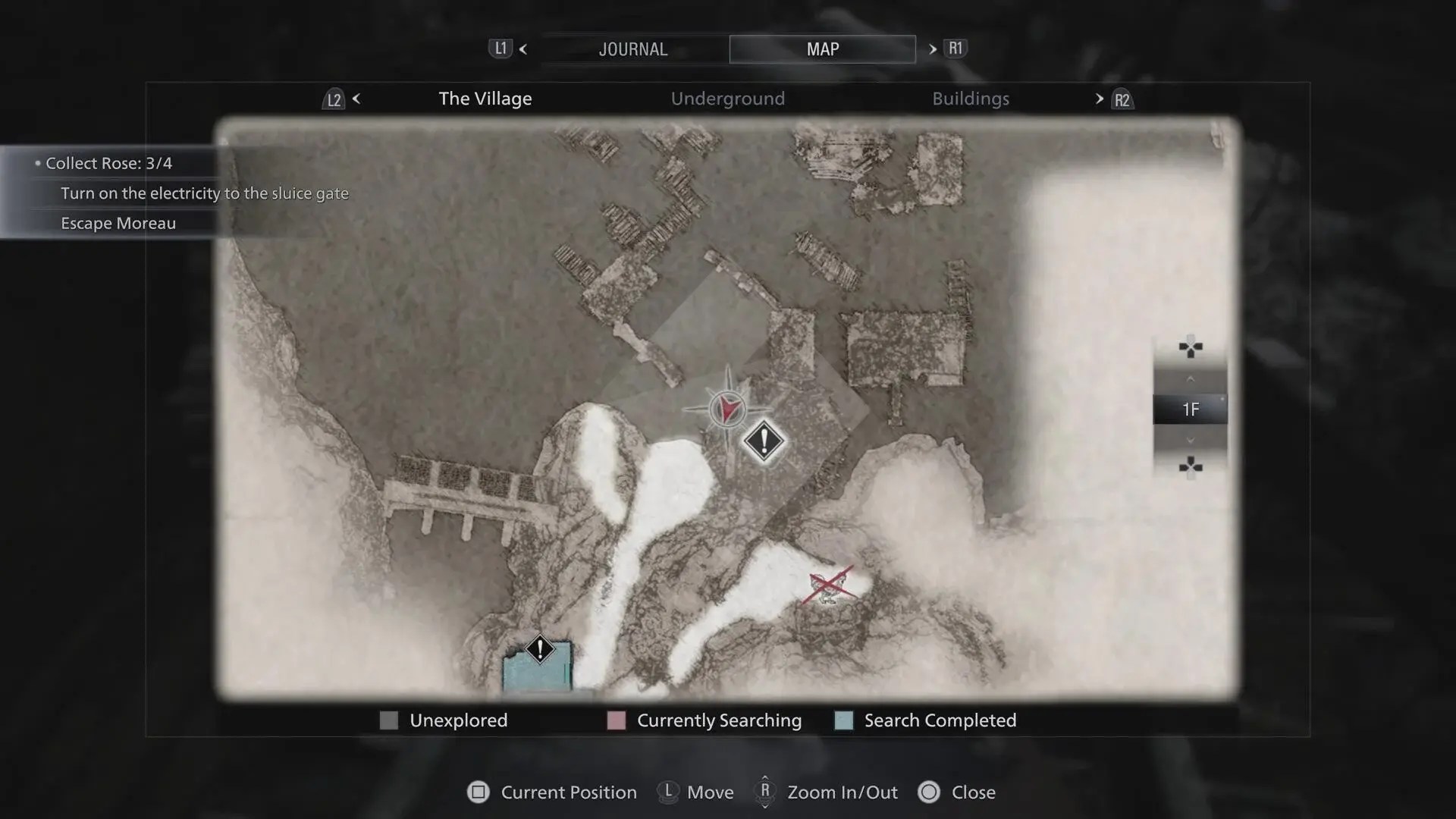Click the down arrow below 1F
The image size is (1456, 819).
click(x=1191, y=440)
